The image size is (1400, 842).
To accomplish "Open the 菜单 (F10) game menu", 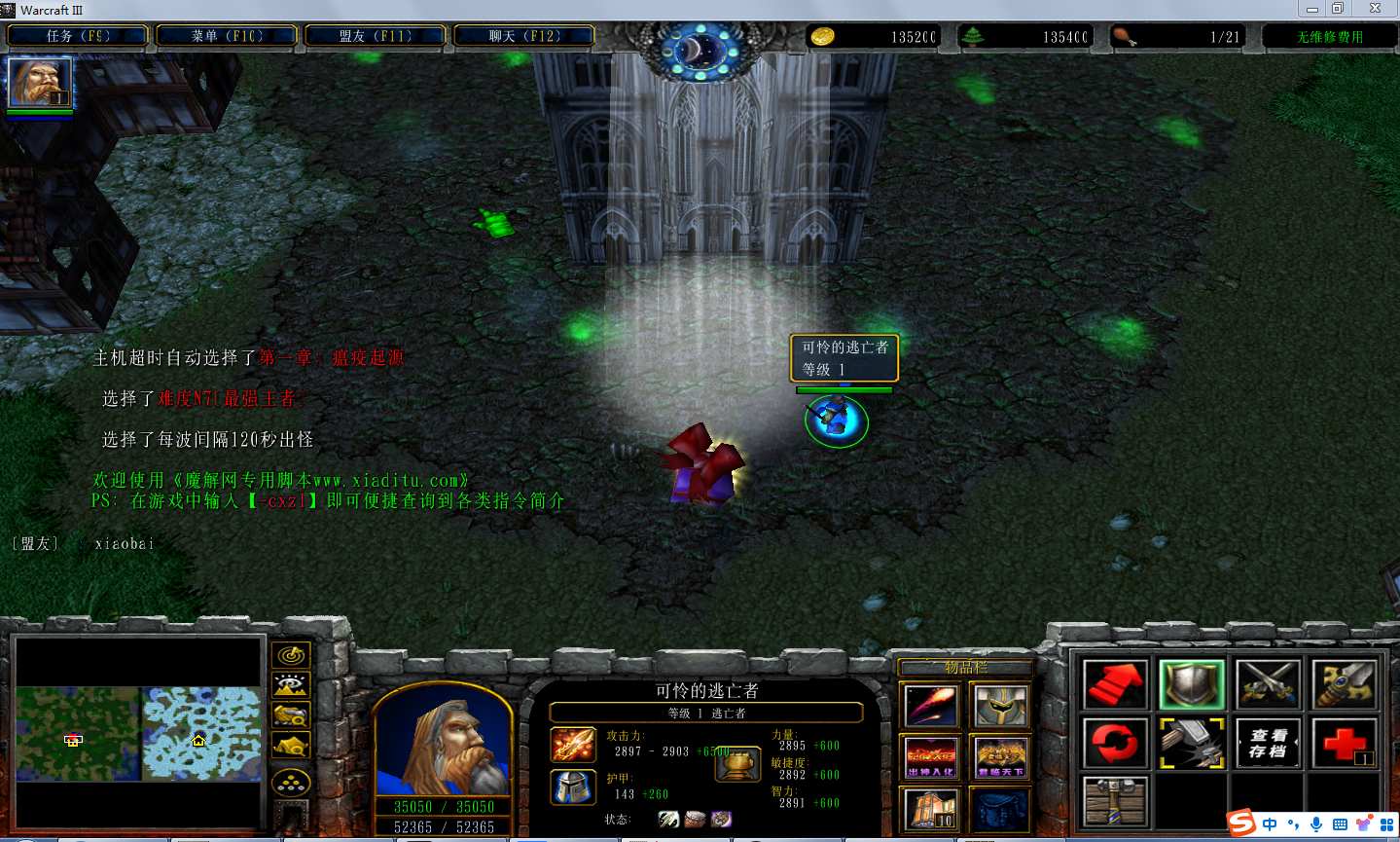I will coord(227,36).
